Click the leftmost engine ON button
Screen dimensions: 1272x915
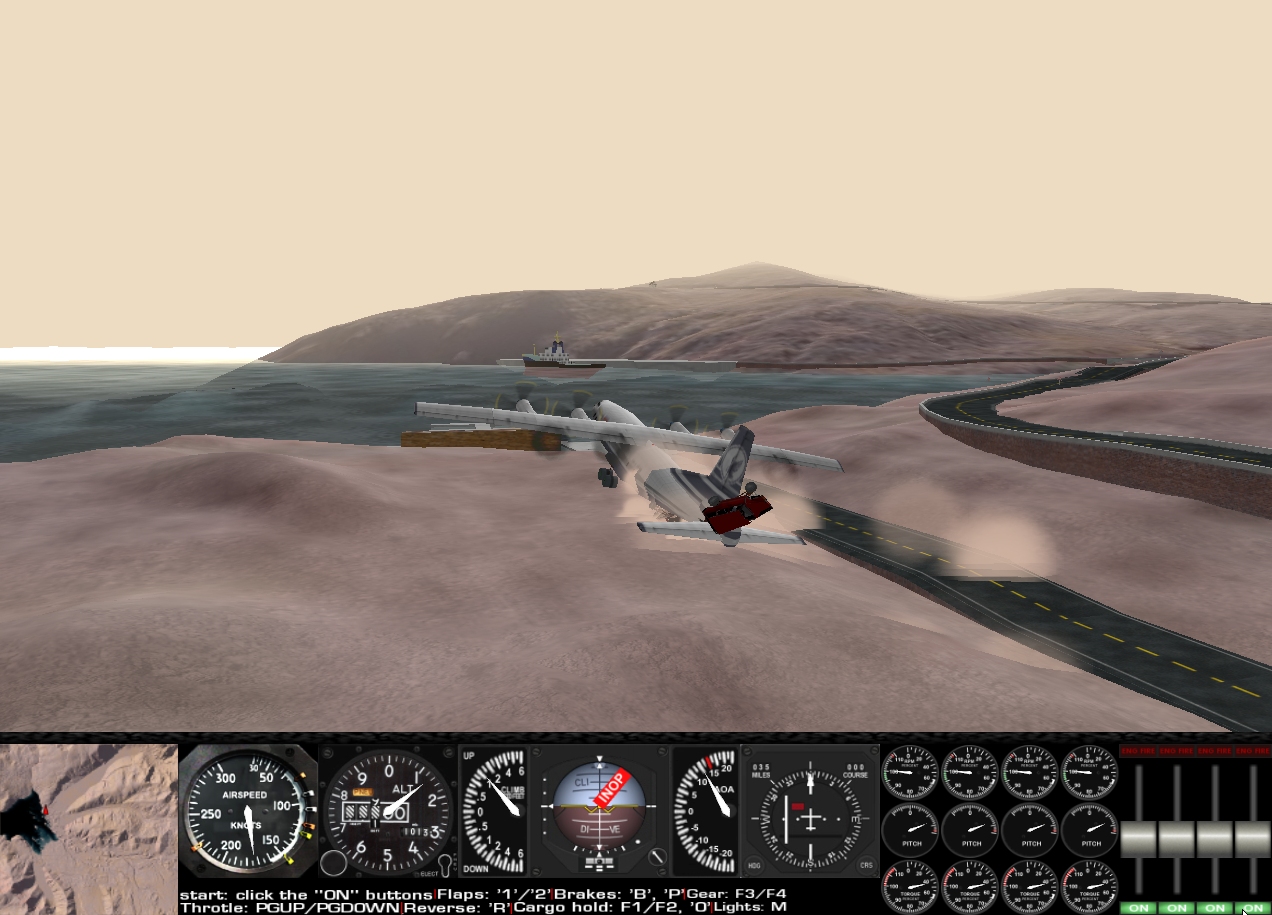click(x=1137, y=908)
